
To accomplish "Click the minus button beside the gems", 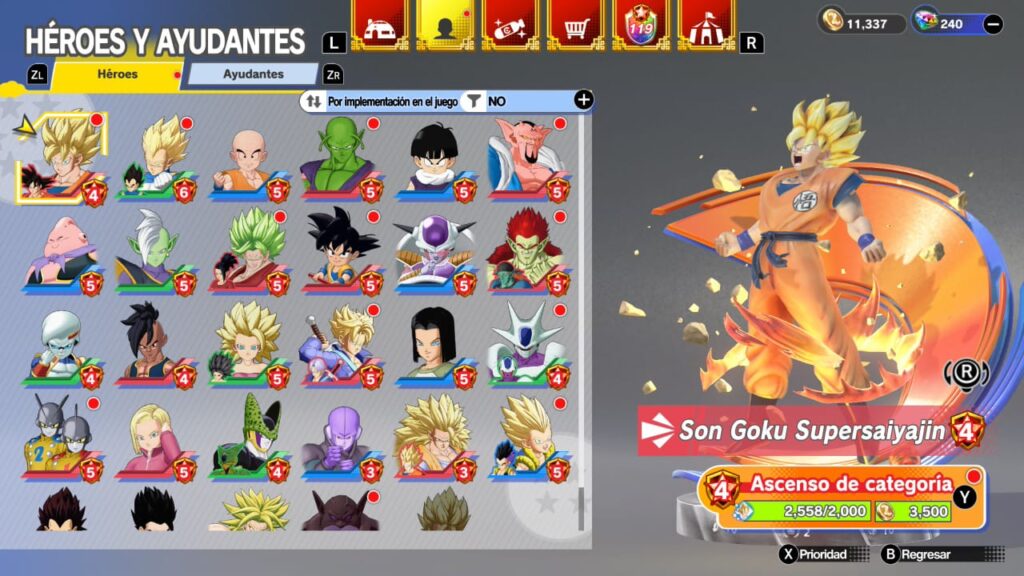I will [x=993, y=24].
